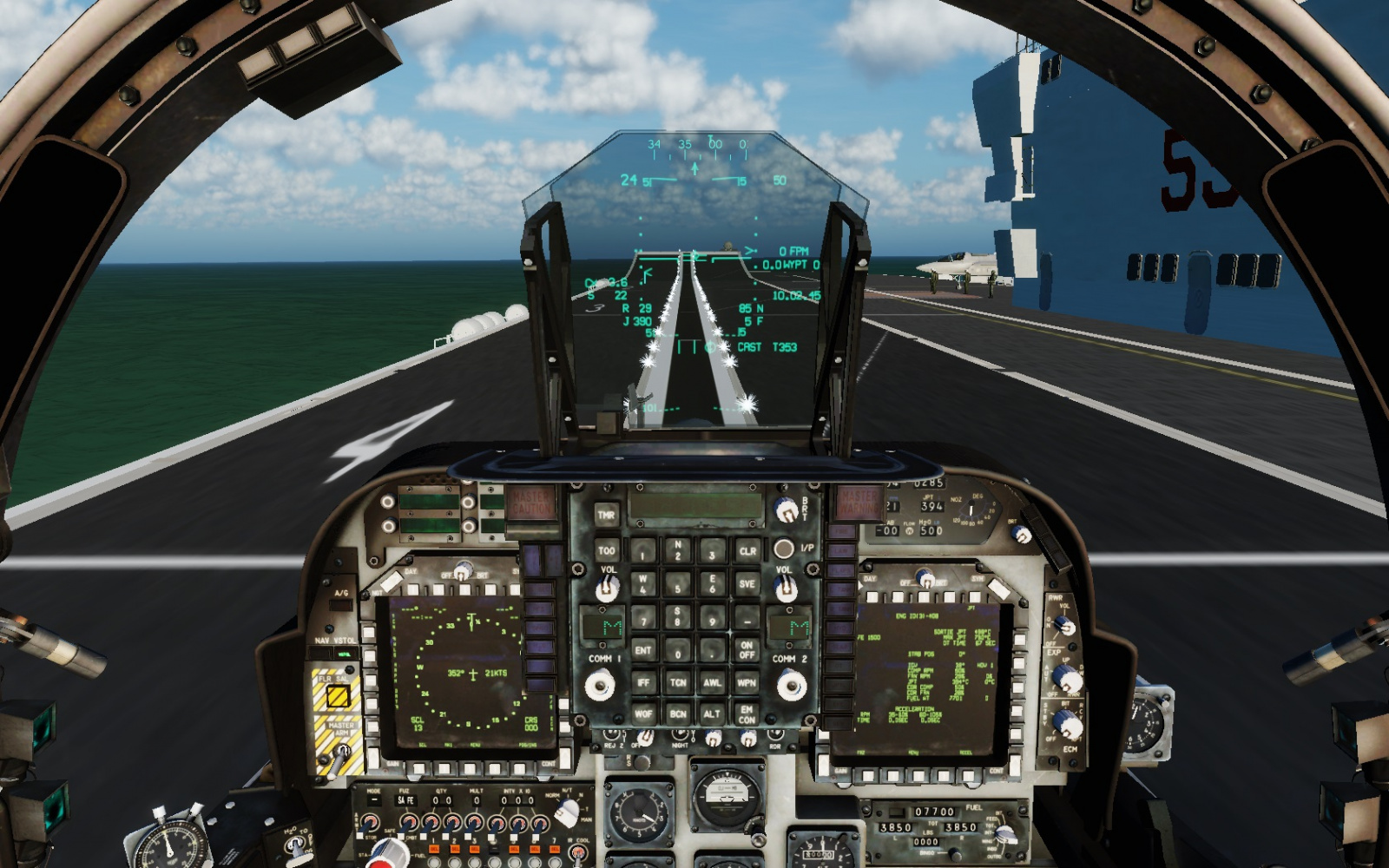The width and height of the screenshot is (1389, 868).
Task: Activate the EM CON button
Action: coord(747,714)
